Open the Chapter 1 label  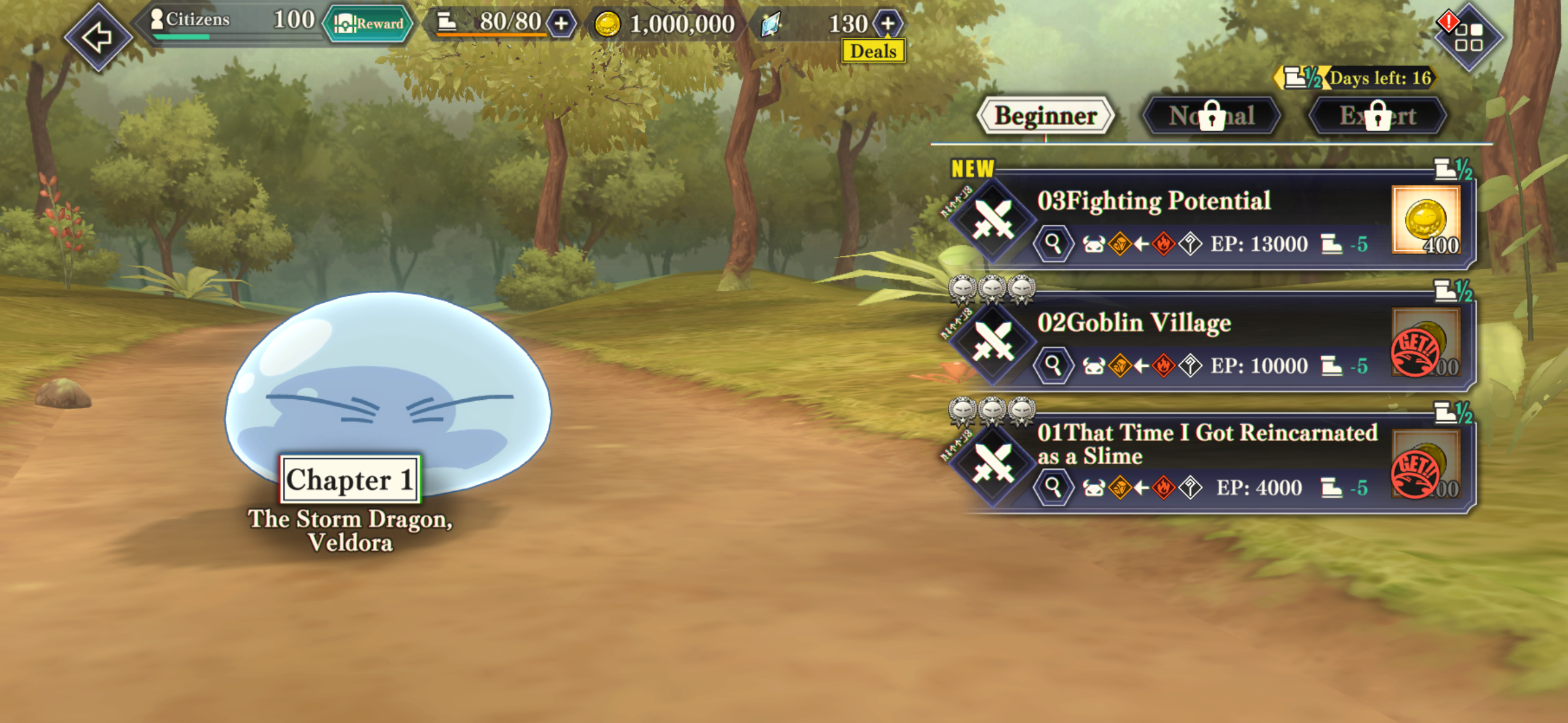(350, 480)
